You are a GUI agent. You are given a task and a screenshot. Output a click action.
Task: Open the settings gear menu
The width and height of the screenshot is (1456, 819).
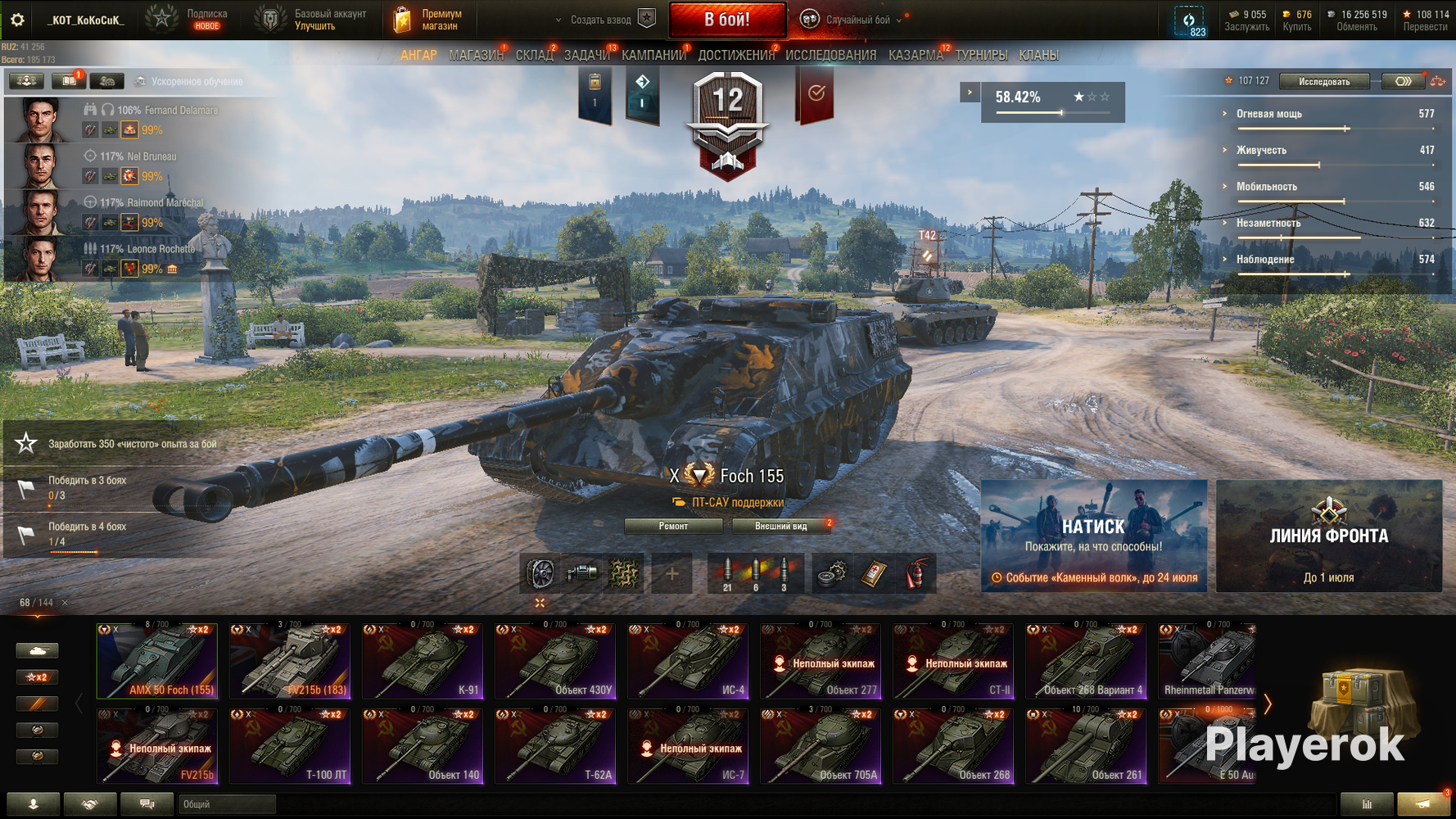click(x=17, y=20)
